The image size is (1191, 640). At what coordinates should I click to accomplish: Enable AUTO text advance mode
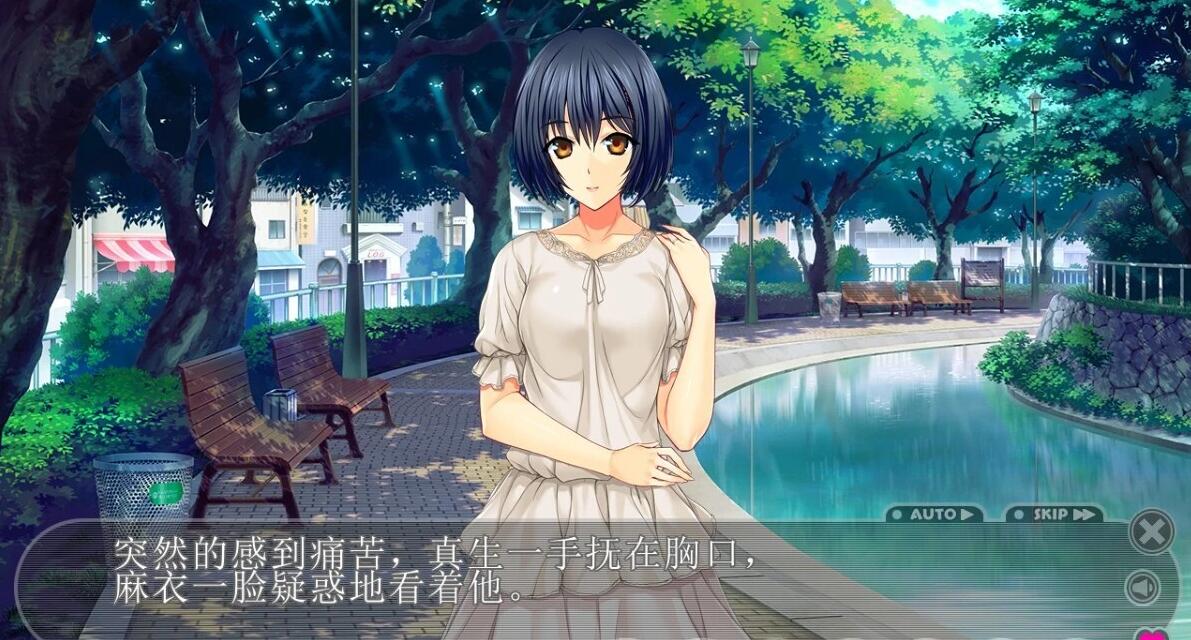click(934, 514)
